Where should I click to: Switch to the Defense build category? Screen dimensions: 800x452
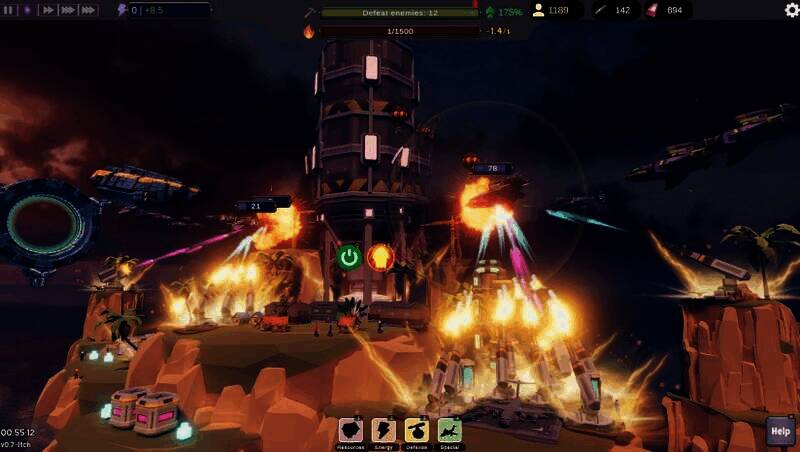pos(417,431)
